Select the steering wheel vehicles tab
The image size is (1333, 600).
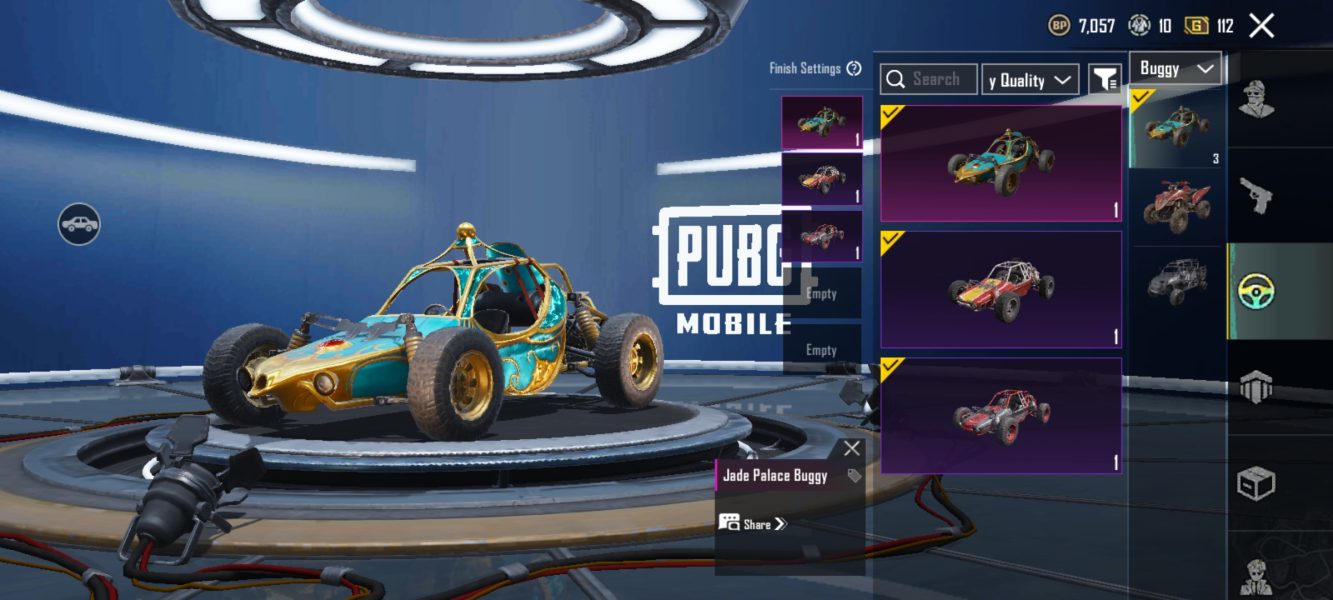pyautogui.click(x=1257, y=291)
